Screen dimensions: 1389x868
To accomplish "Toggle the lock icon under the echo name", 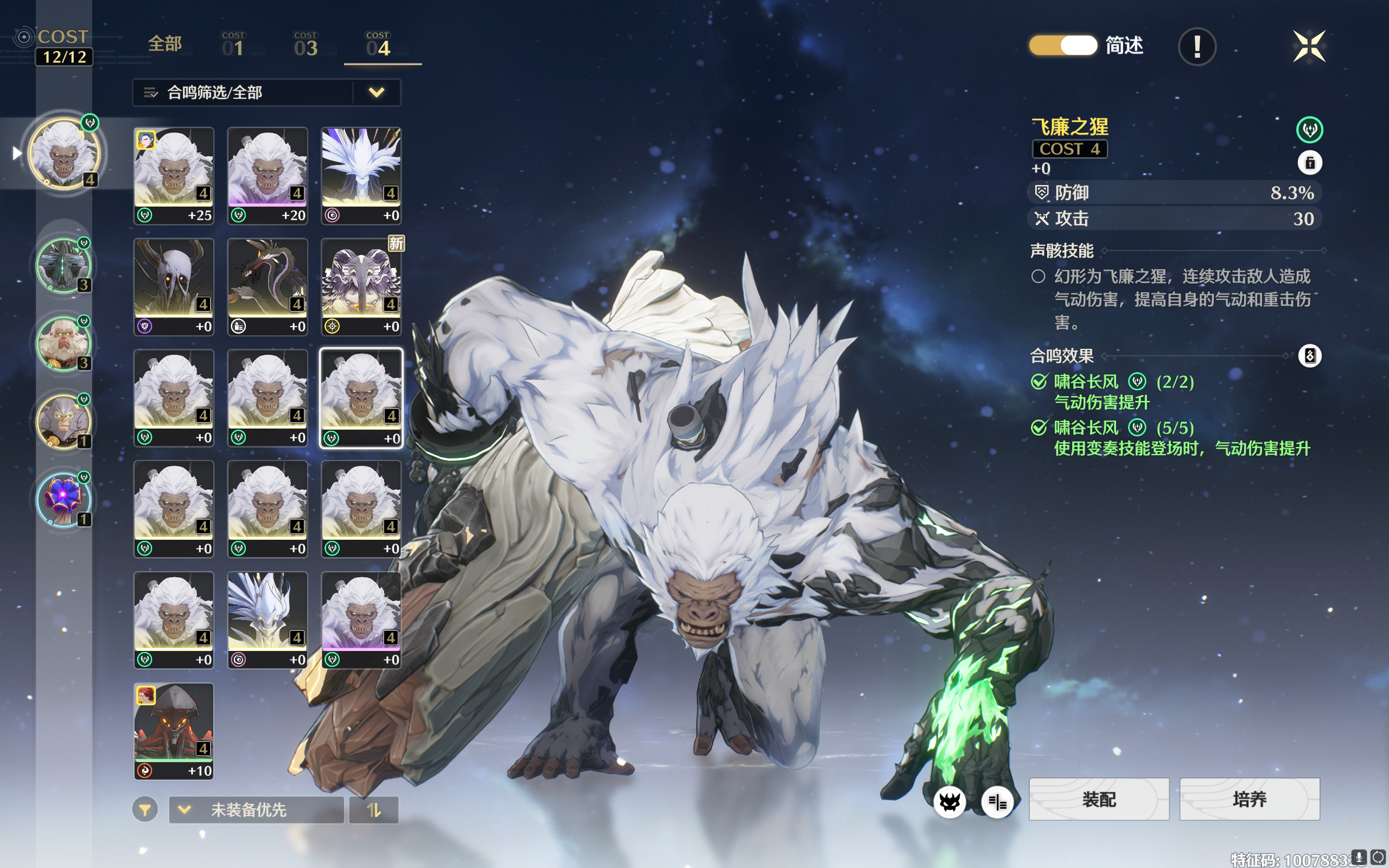I will pyautogui.click(x=1309, y=163).
